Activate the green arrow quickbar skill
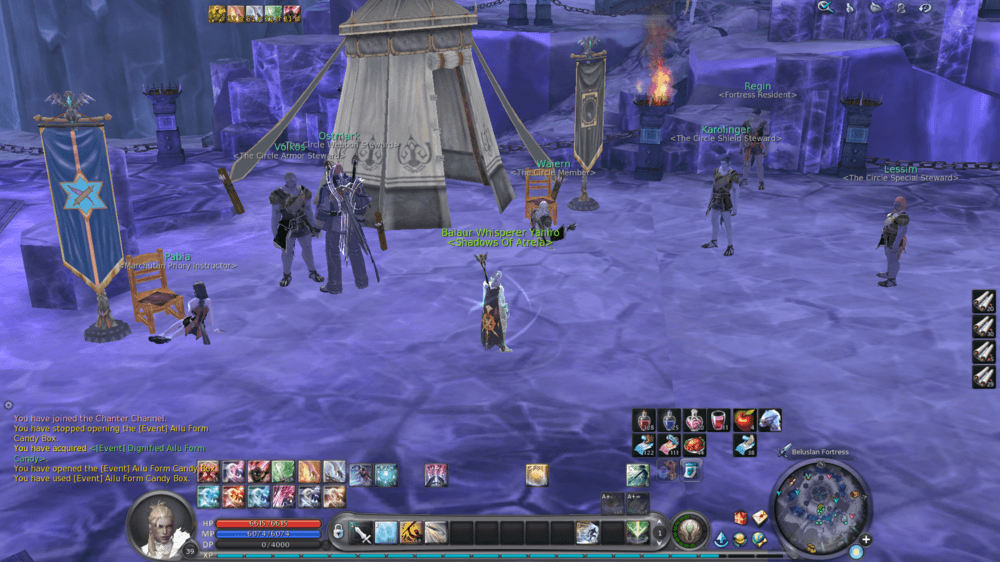This screenshot has width=1000, height=562. [x=636, y=532]
